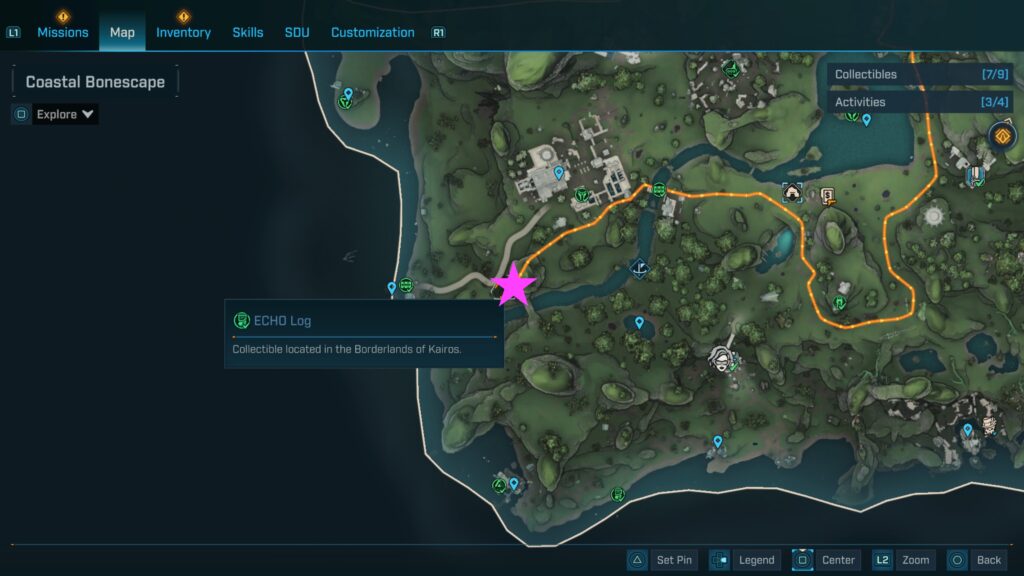Screen dimensions: 1024x576
Task: Go Back from the map
Action: (x=975, y=560)
